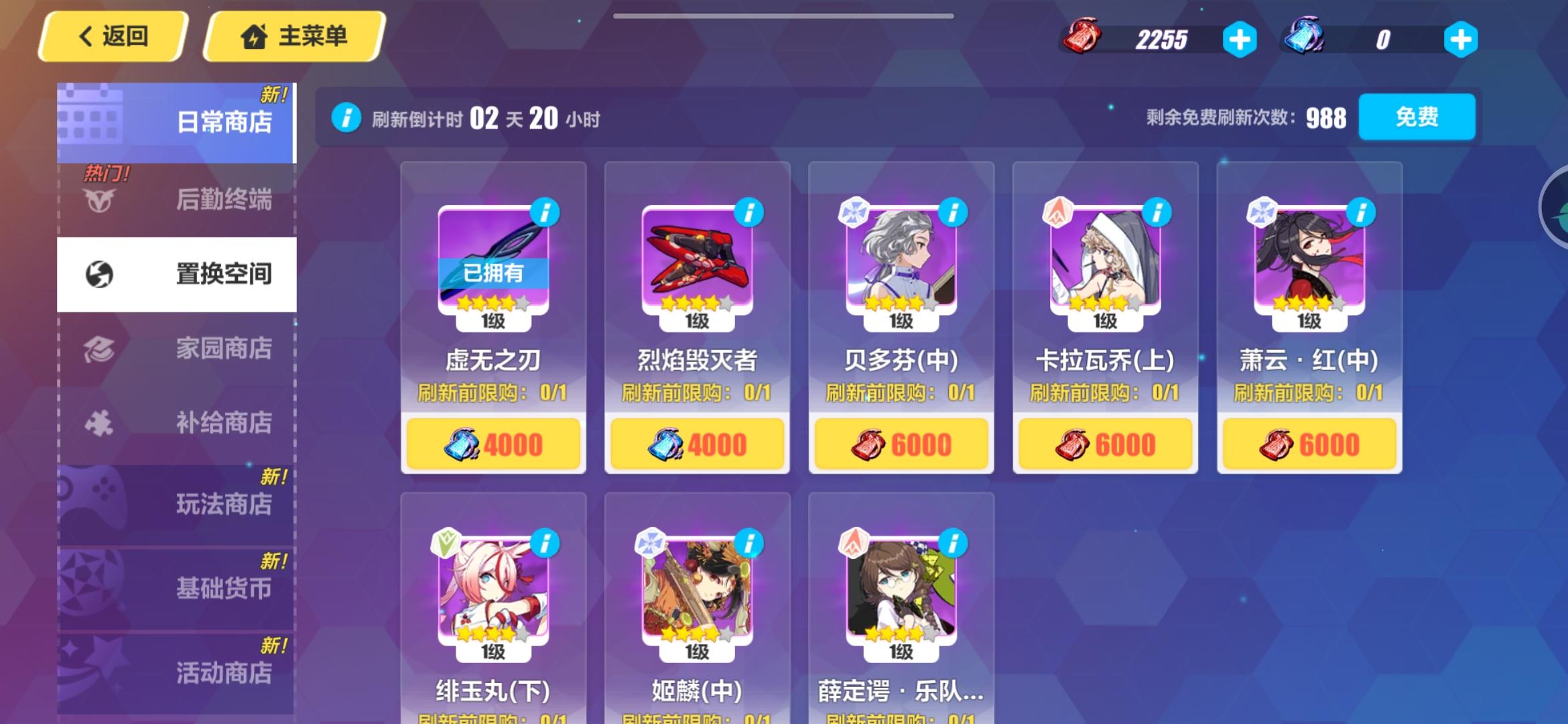Screen dimensions: 1568x724
Task: Purchase 烈焰毁灭者 for 4000
Action: pos(698,442)
